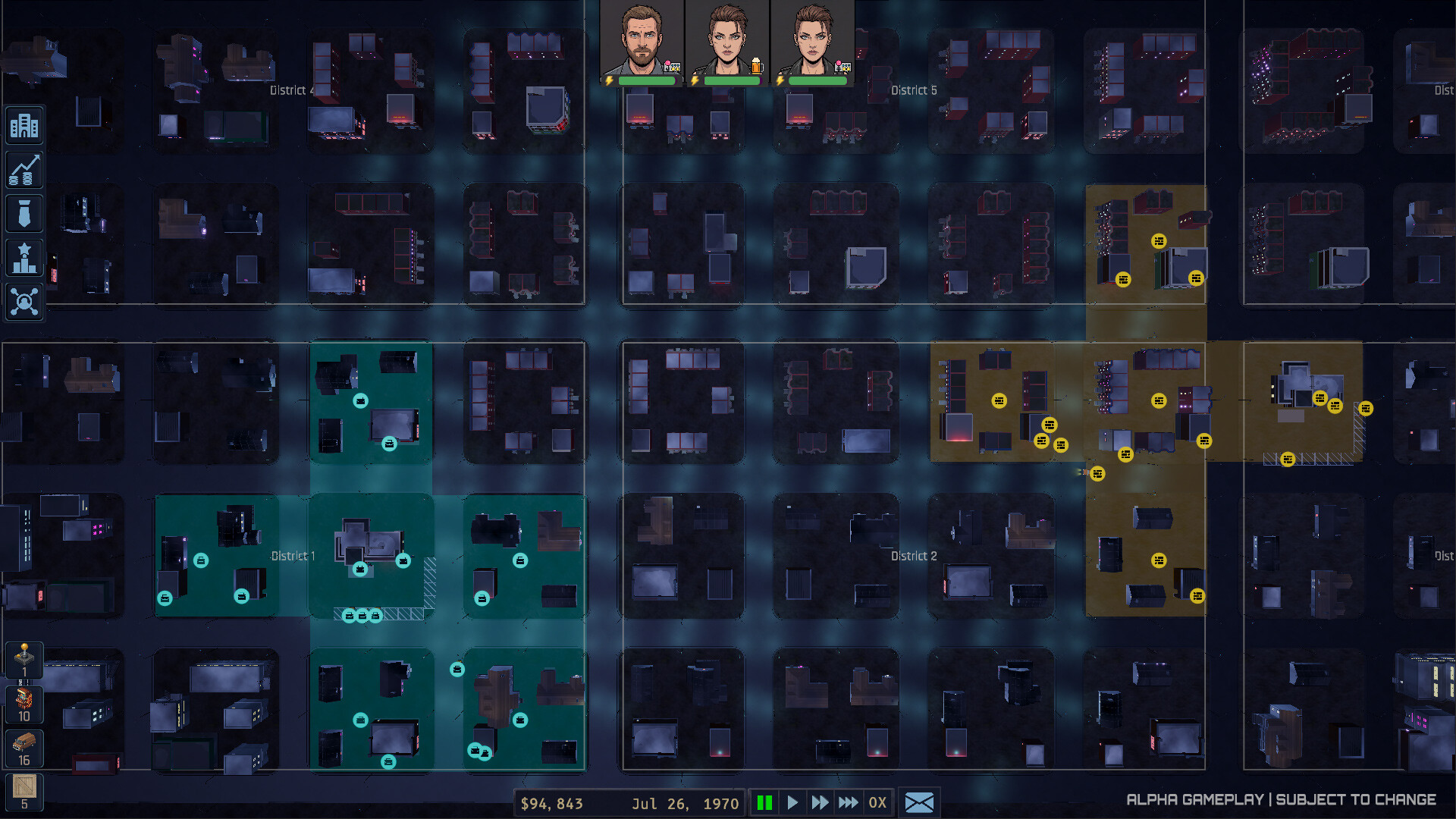Screen dimensions: 1456x819
Task: Click a yellow cash marker in District 2 territory
Action: (x=1158, y=562)
